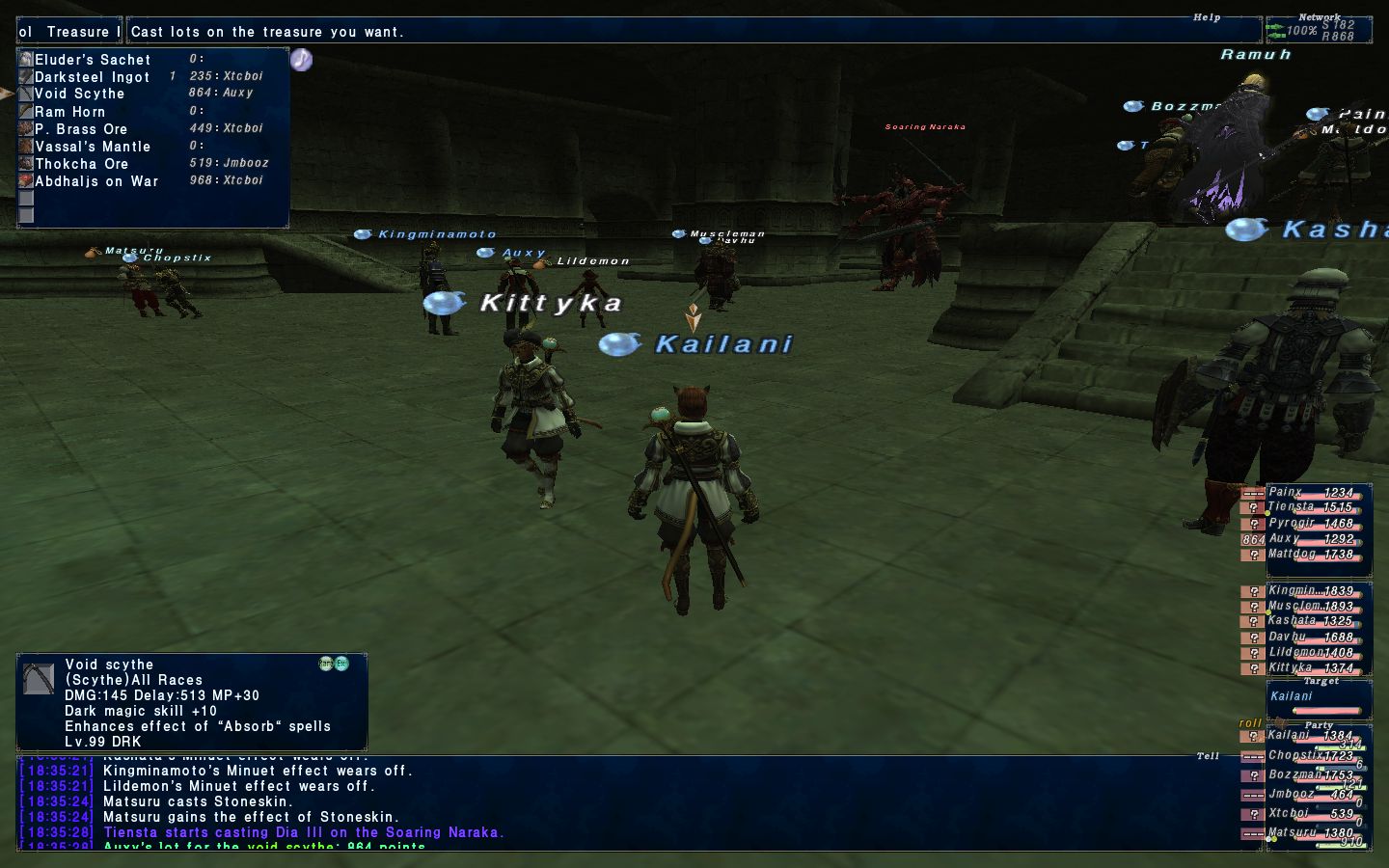This screenshot has height=868, width=1389.
Task: Pick Ram Horn from the treasure list
Action: 70,112
